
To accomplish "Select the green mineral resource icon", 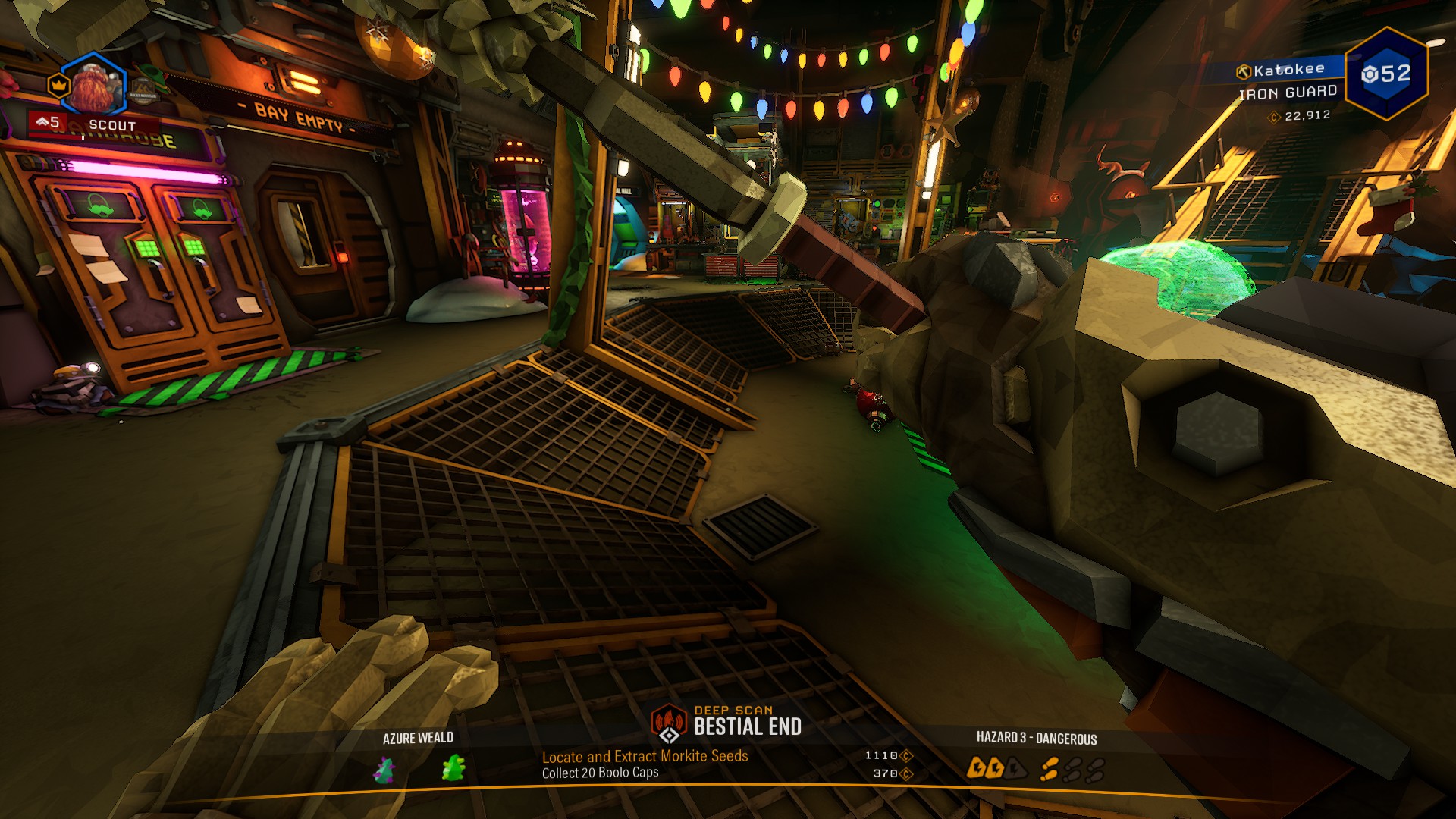I will click(x=453, y=768).
